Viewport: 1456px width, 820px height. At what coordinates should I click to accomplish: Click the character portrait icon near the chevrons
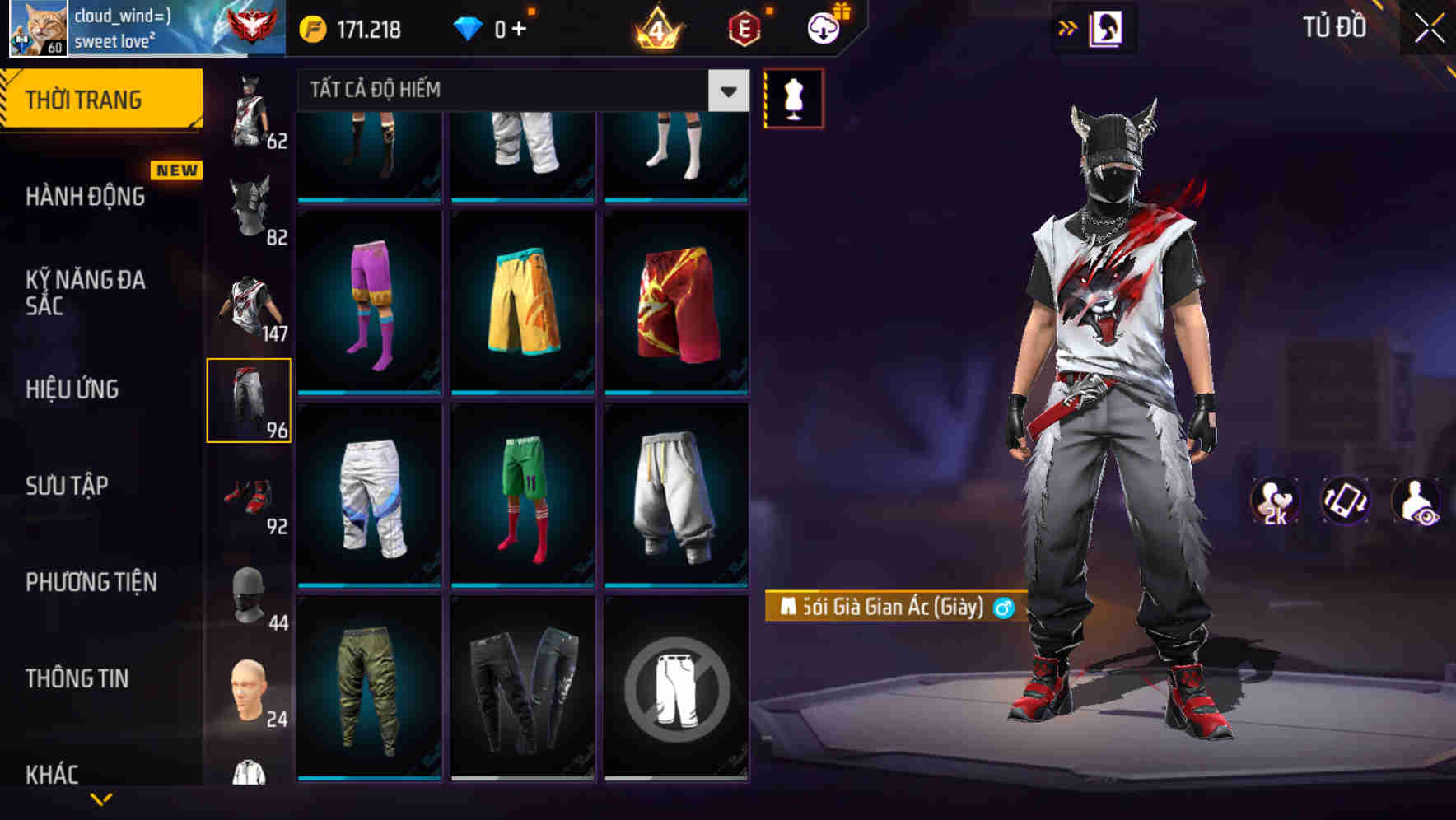(x=1108, y=27)
